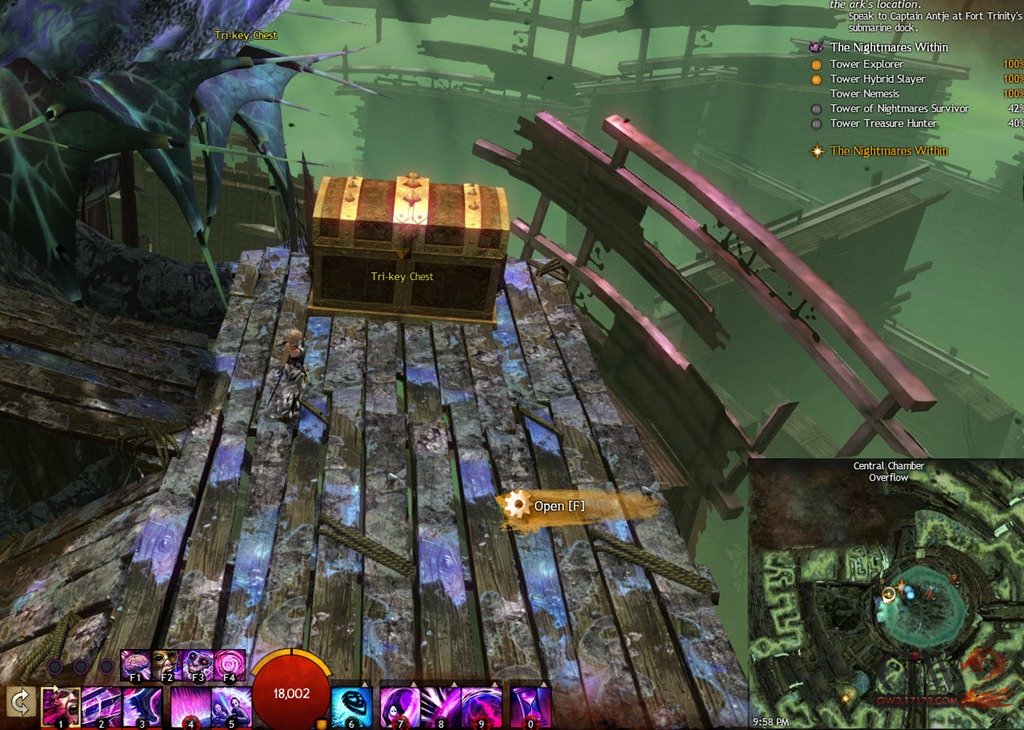
Task: Use the purple streaks skill in slot 2
Action: pyautogui.click(x=101, y=705)
